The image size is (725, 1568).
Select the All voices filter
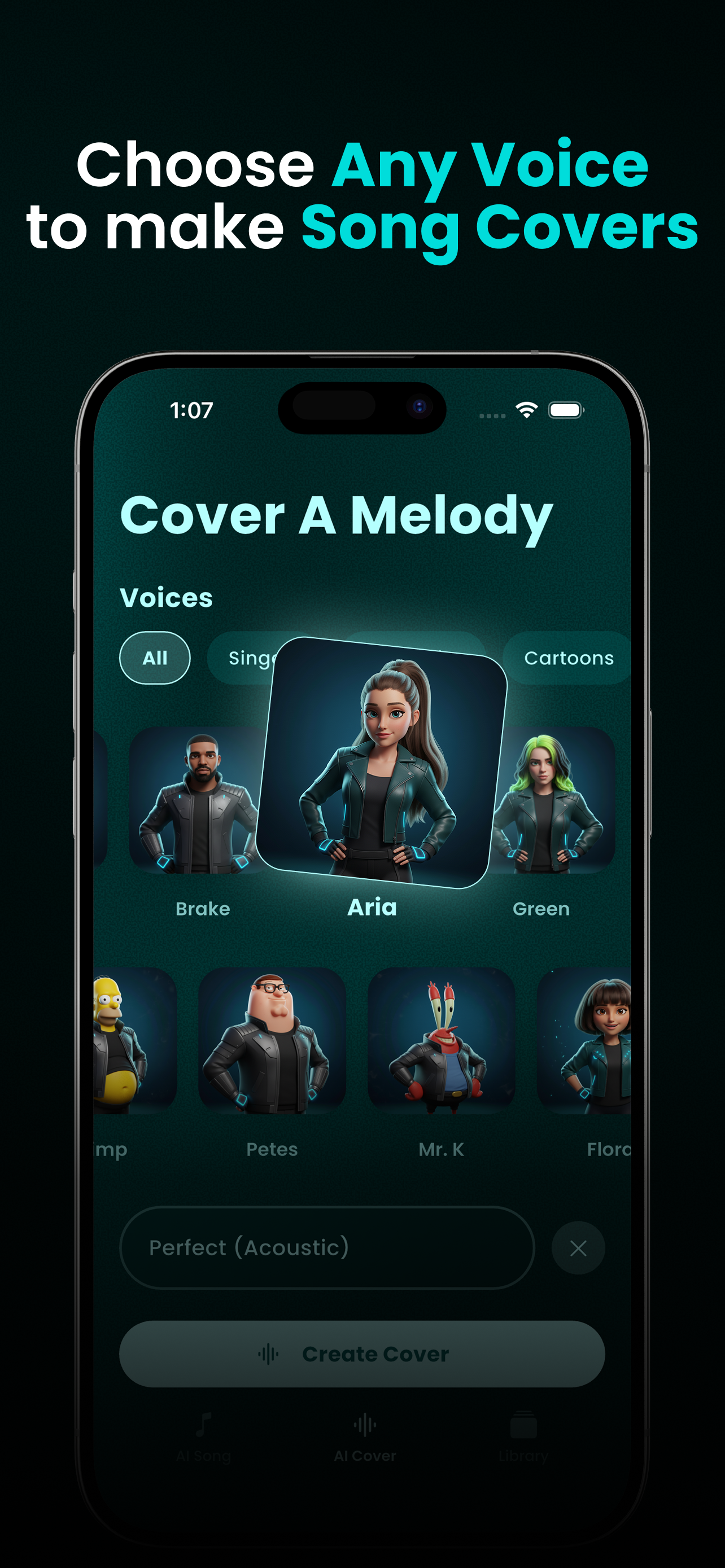click(155, 658)
